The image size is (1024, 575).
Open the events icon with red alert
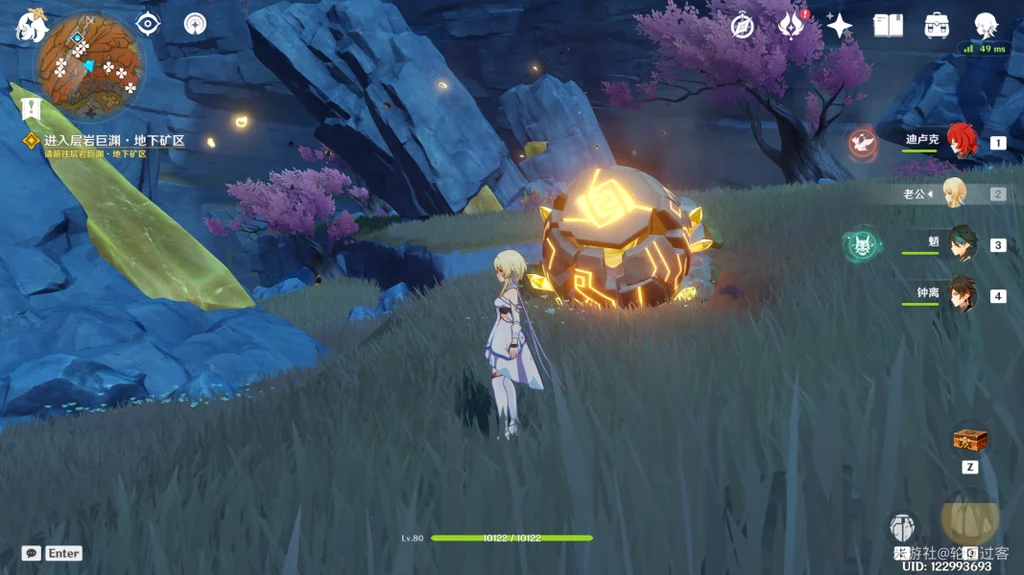791,26
